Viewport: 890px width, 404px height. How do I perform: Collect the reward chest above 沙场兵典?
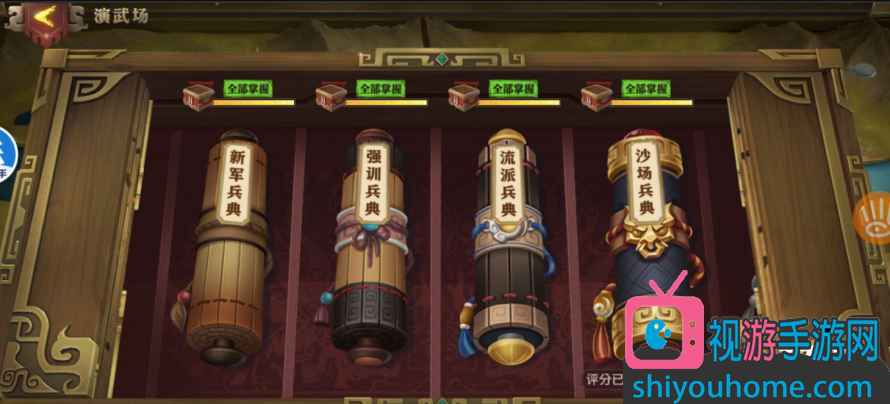(x=596, y=96)
